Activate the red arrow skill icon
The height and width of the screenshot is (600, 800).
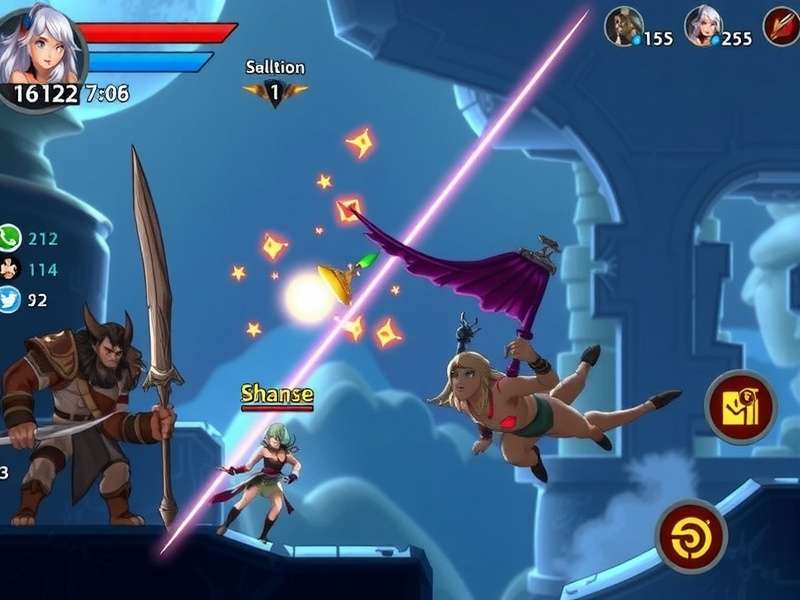pyautogui.click(x=782, y=26)
